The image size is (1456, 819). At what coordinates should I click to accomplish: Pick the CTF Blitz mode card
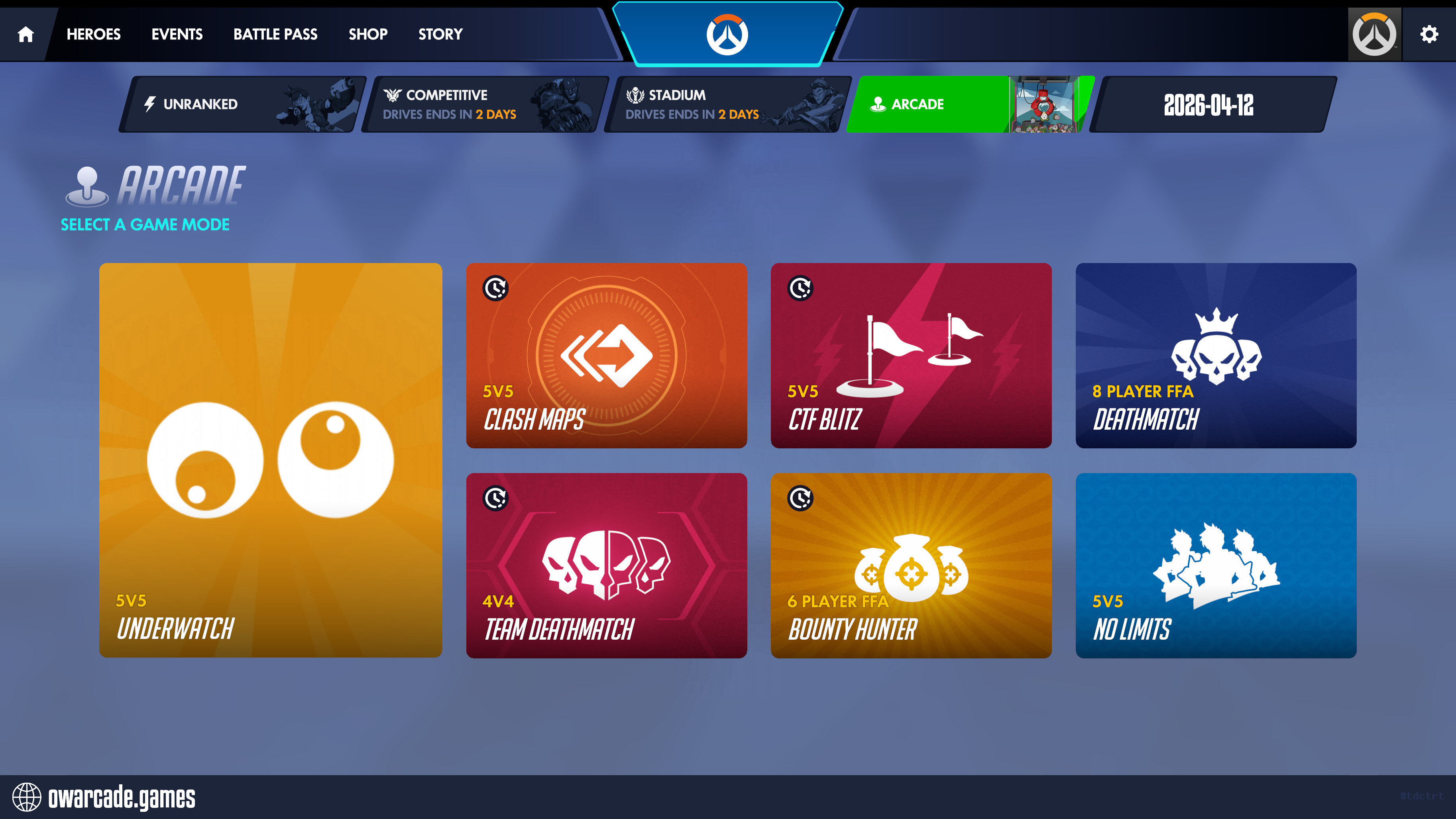tap(911, 355)
